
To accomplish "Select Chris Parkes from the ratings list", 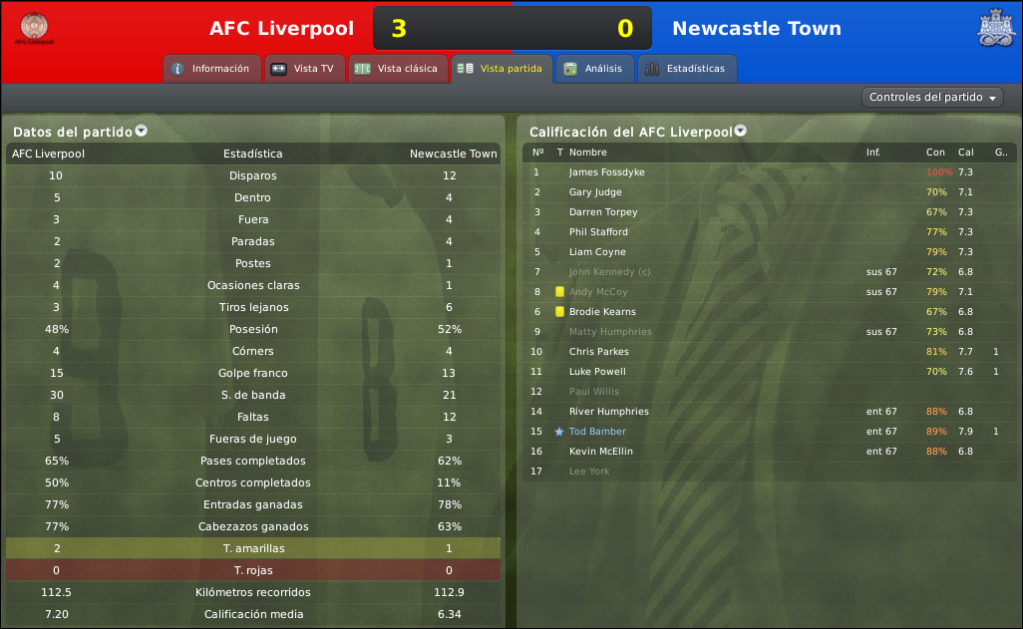I will pos(598,352).
